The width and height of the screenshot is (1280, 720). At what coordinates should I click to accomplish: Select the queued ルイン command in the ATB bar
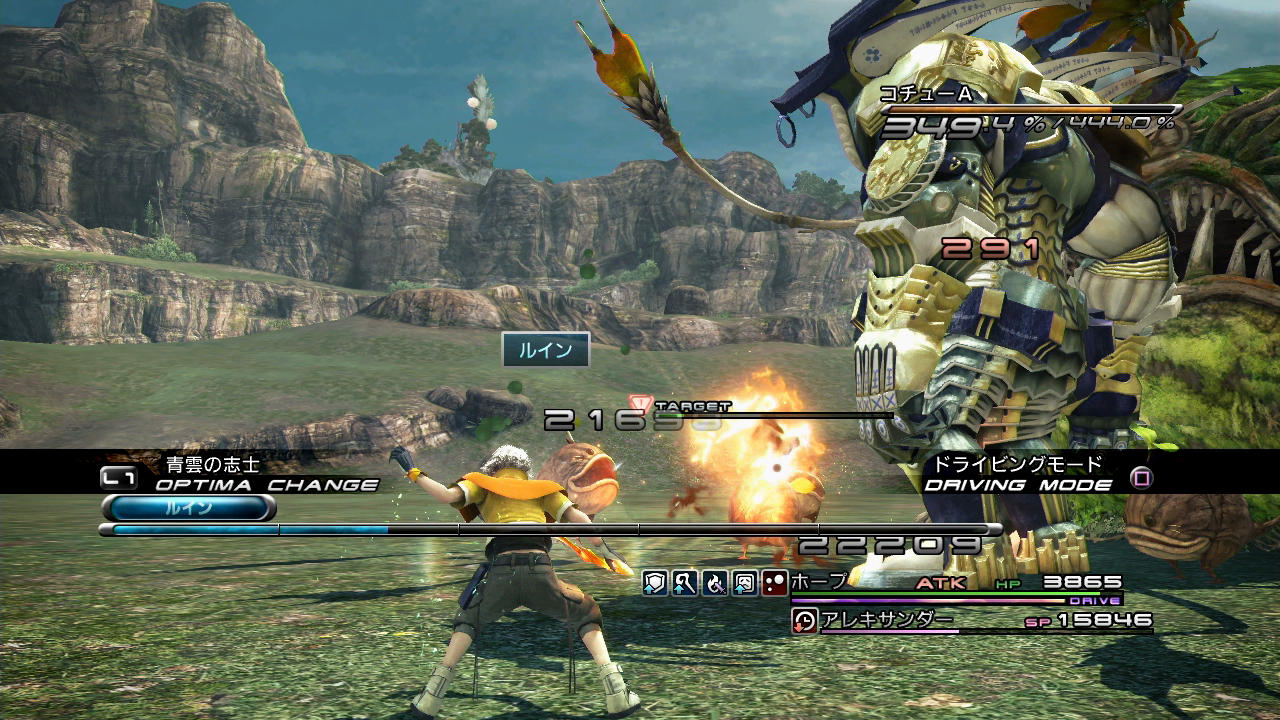click(188, 508)
